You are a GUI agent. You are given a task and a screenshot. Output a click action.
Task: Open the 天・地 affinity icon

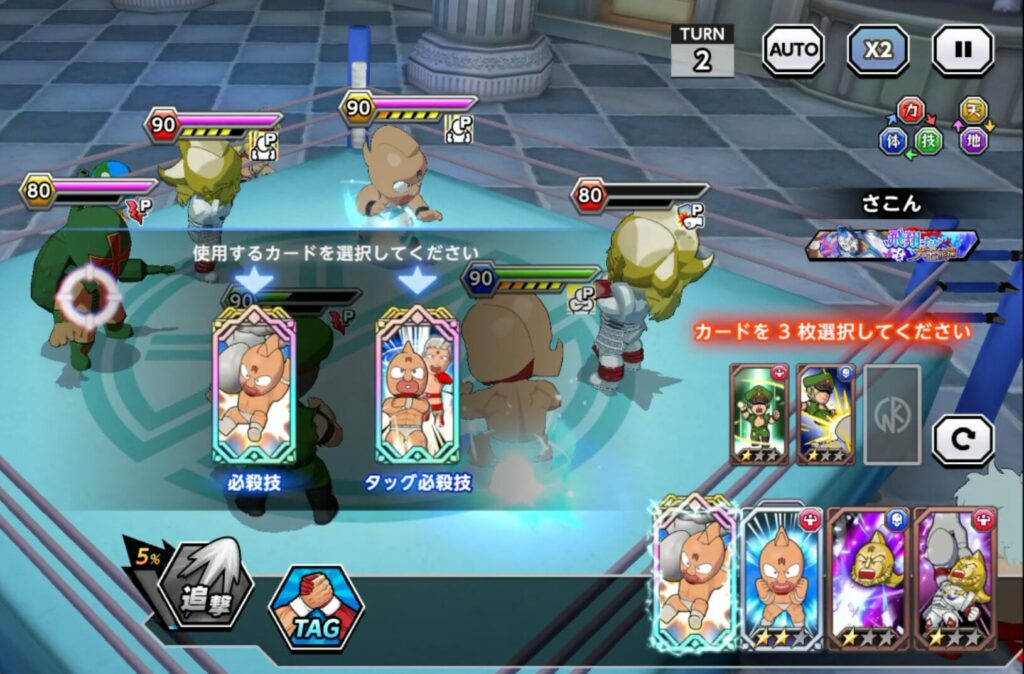(973, 124)
